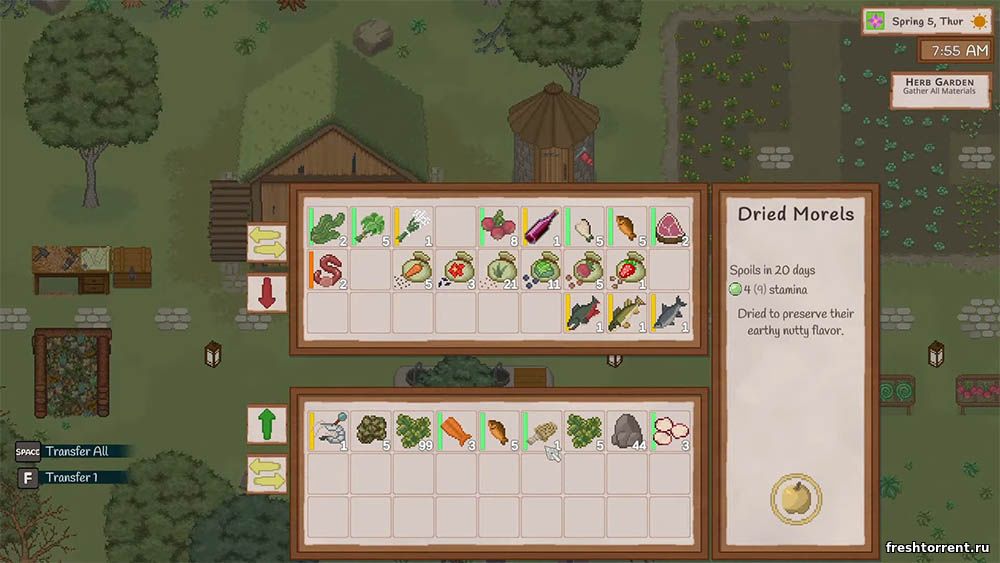Pick the Dried Morels slot
This screenshot has height=563, width=1000.
542,431
